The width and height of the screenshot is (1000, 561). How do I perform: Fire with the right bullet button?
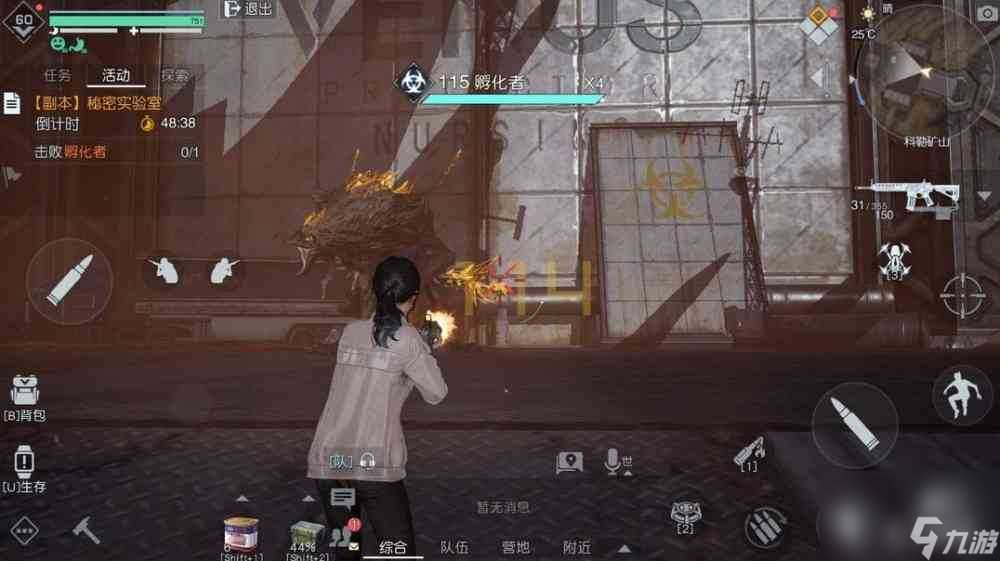click(x=854, y=424)
